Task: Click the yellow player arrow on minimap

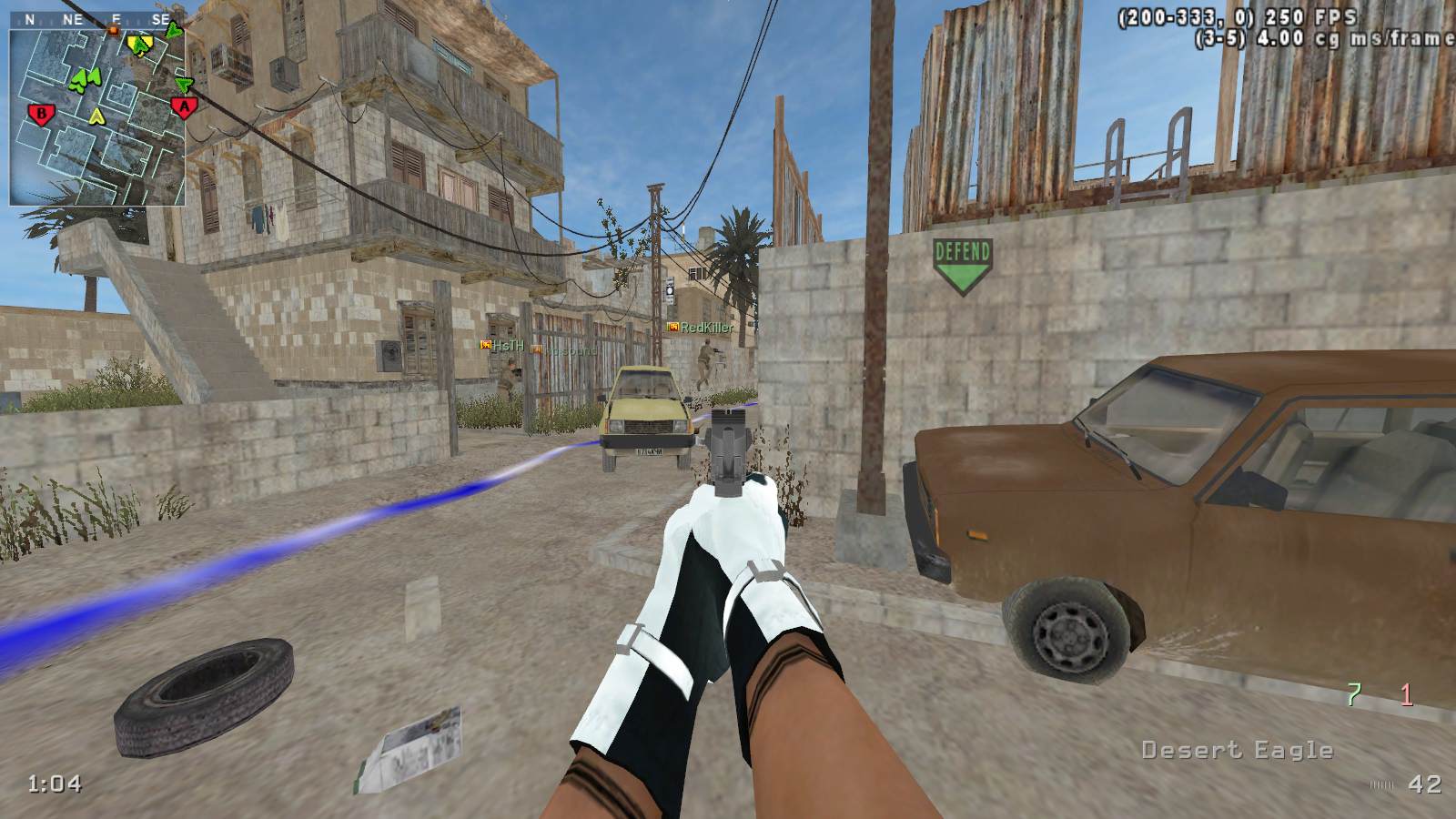Action: [97, 116]
